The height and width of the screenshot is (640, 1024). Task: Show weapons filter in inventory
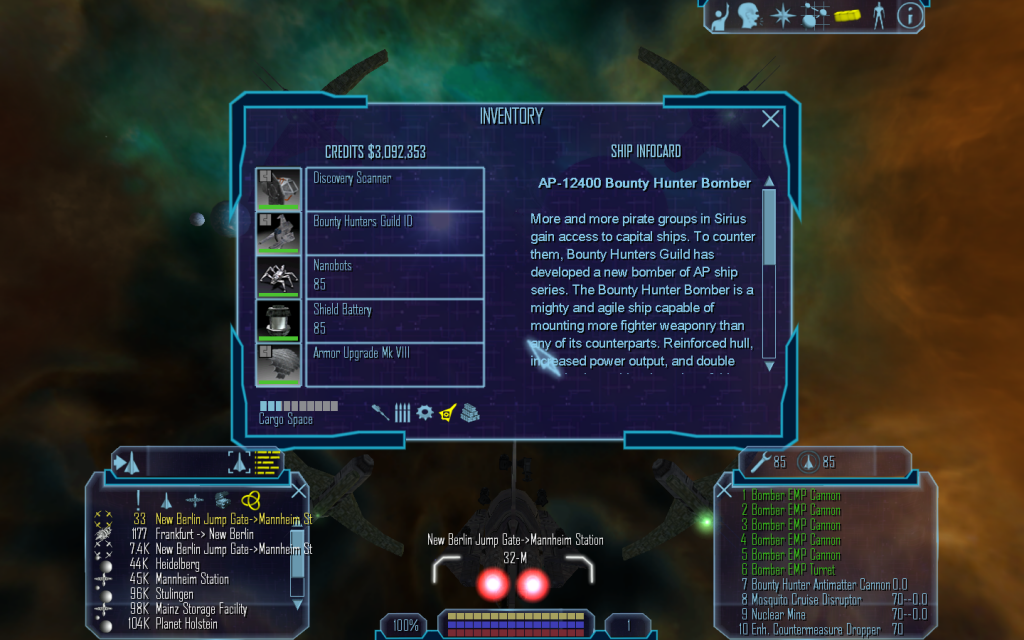pyautogui.click(x=381, y=412)
